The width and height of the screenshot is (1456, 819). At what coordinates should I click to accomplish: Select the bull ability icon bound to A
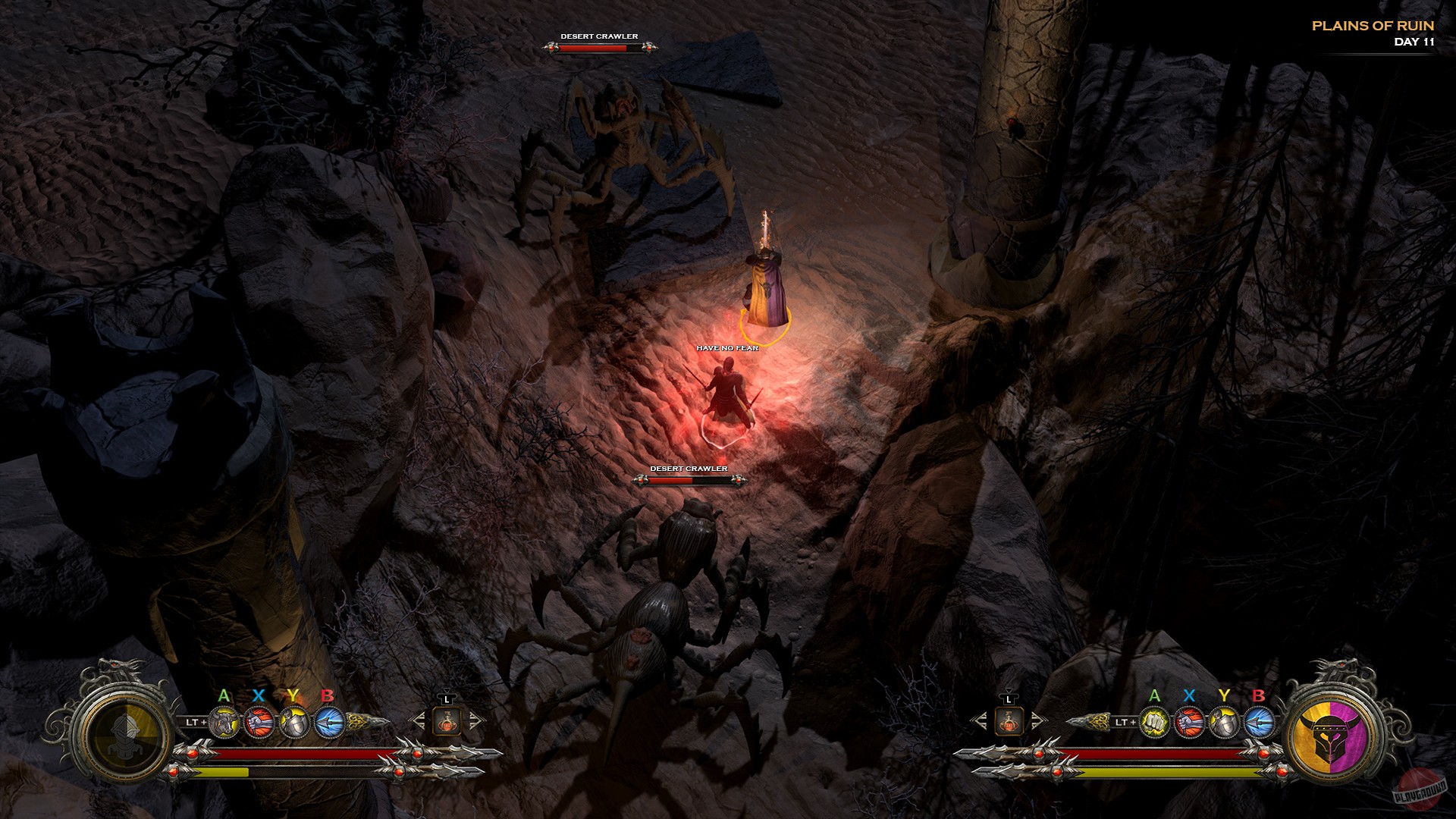(x=224, y=723)
